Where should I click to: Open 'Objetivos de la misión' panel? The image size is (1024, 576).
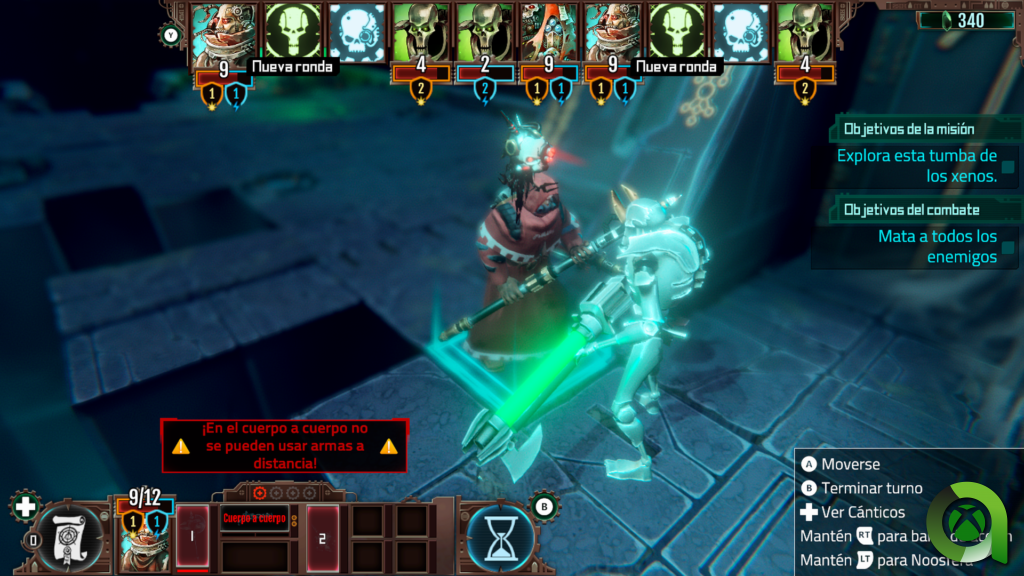click(908, 129)
